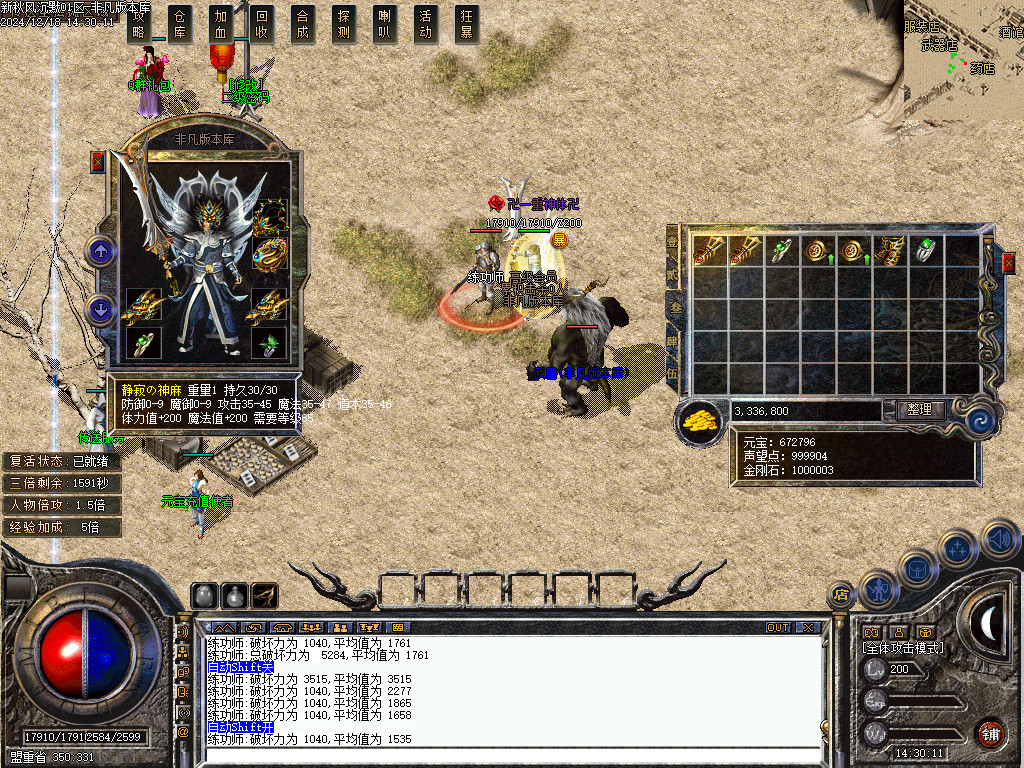
Task: Close the character equipment panel
Action: [98, 162]
